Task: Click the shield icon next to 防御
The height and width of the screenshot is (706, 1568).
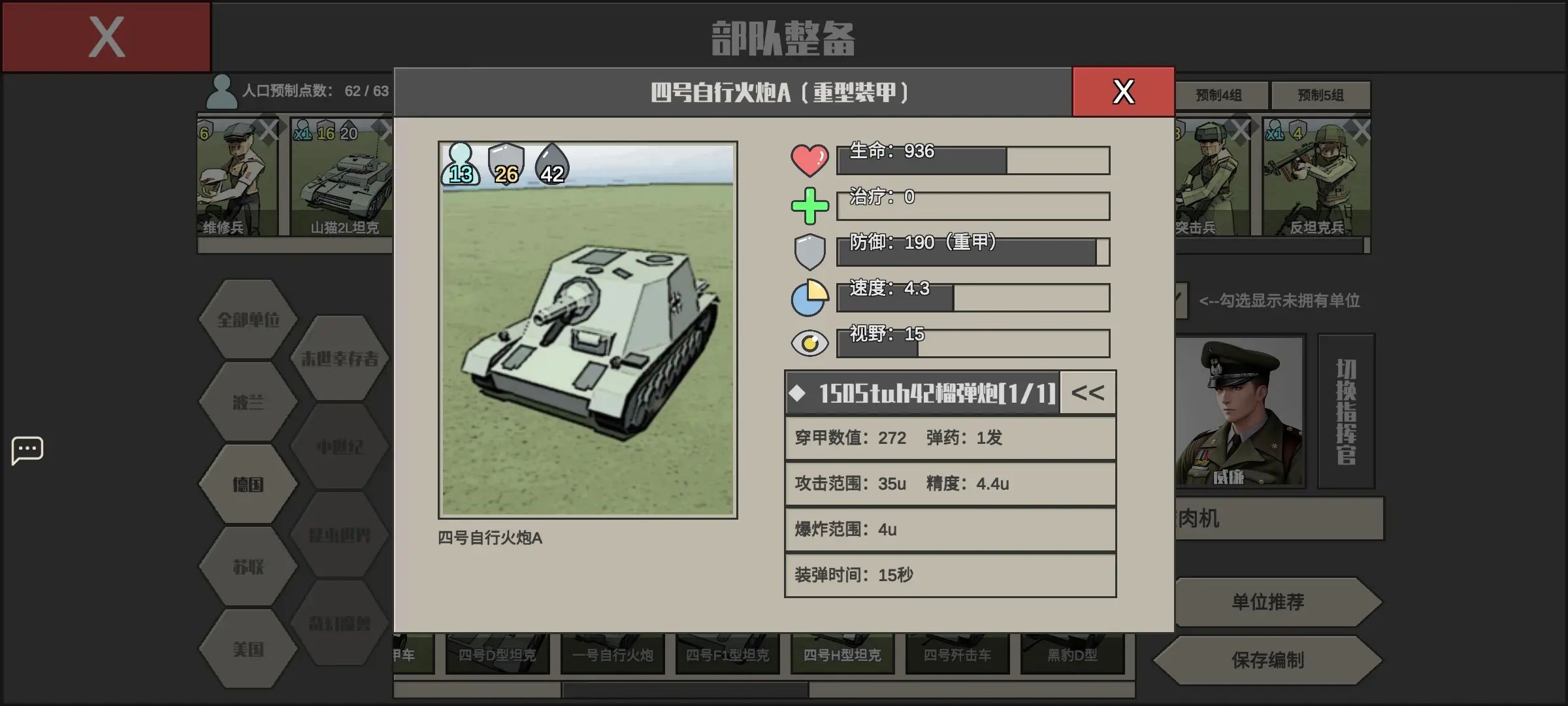Action: [x=809, y=250]
